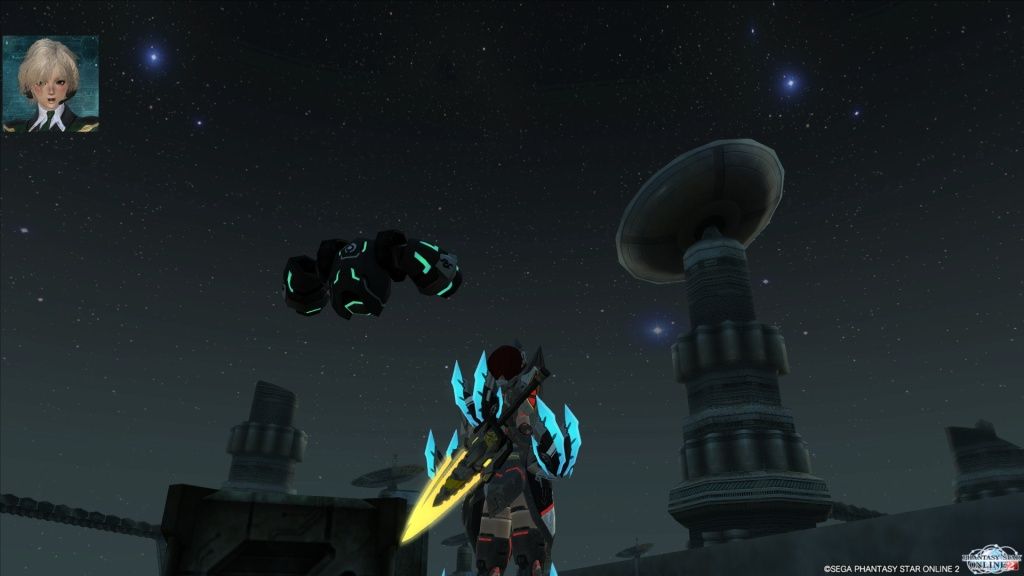The image size is (1024, 576).
Task: Click the blonde character portrait thumbnail
Action: click(51, 85)
